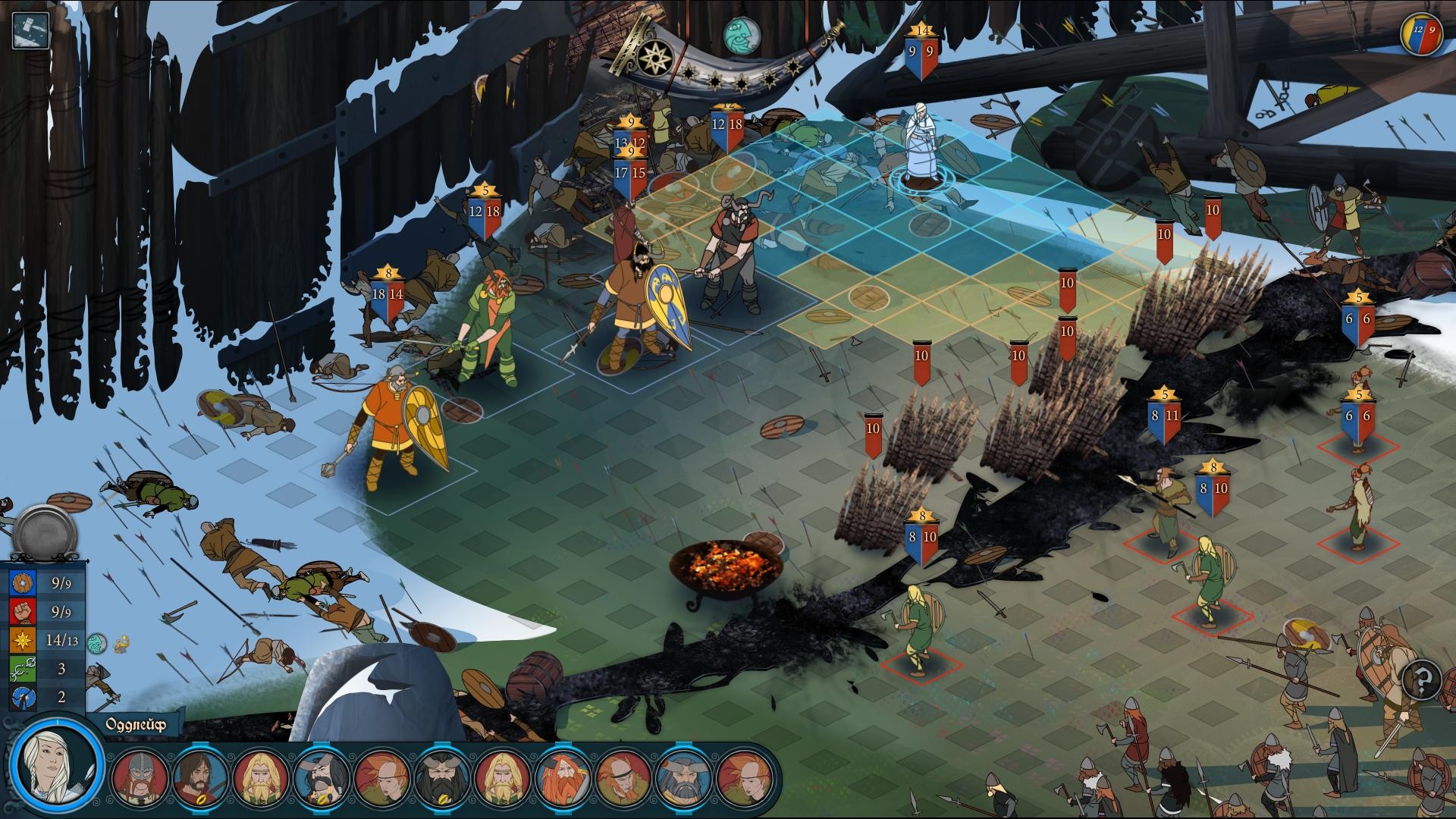The width and height of the screenshot is (1456, 819).
Task: Select the red fist strength icon
Action: [x=22, y=612]
